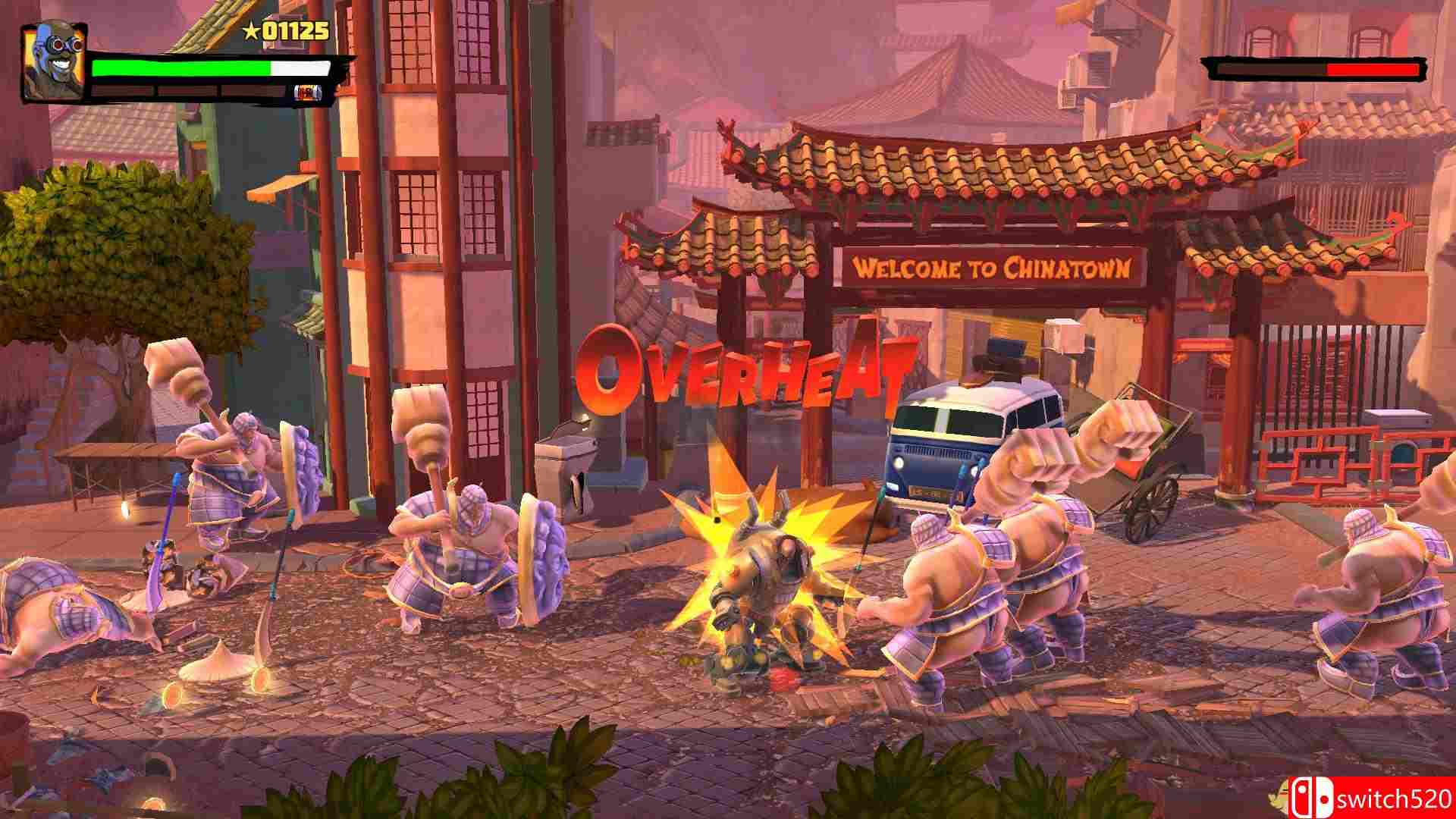Click the player character portrait in the HUD

tap(53, 61)
